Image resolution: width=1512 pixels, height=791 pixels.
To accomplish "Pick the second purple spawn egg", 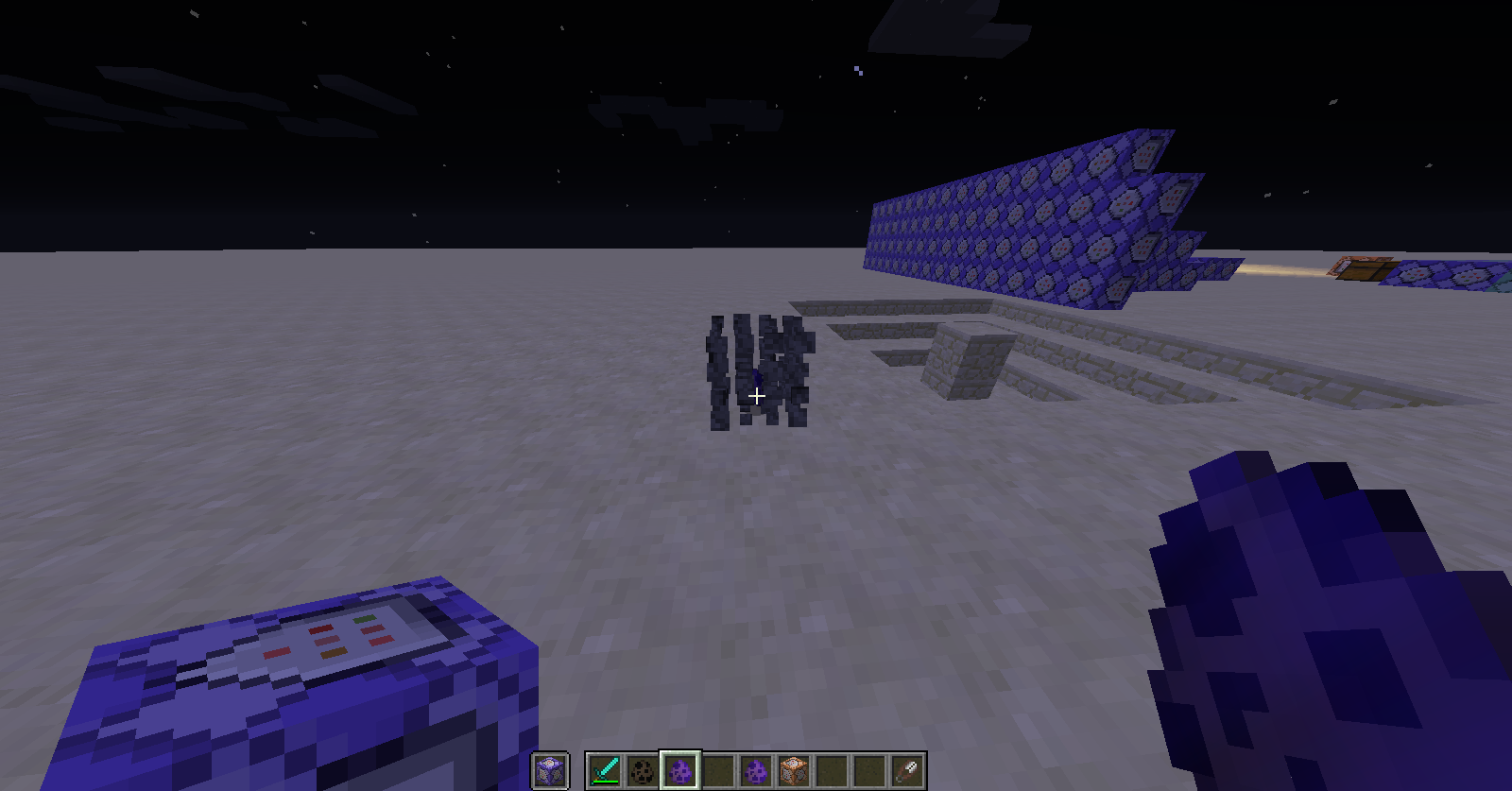I will tap(754, 770).
